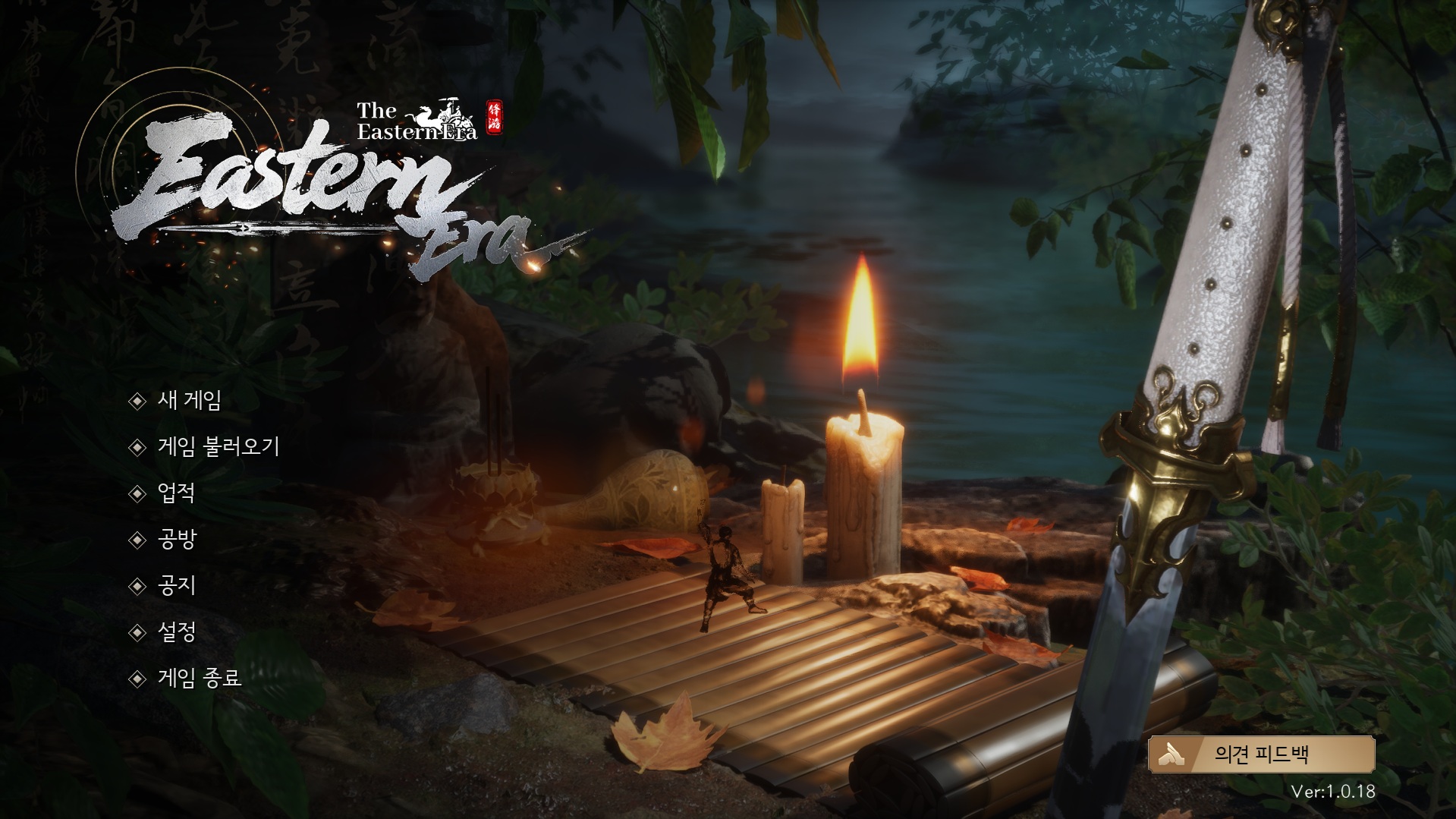This screenshot has height=819, width=1456.
Task: View the 공지 notices
Action: 176,585
